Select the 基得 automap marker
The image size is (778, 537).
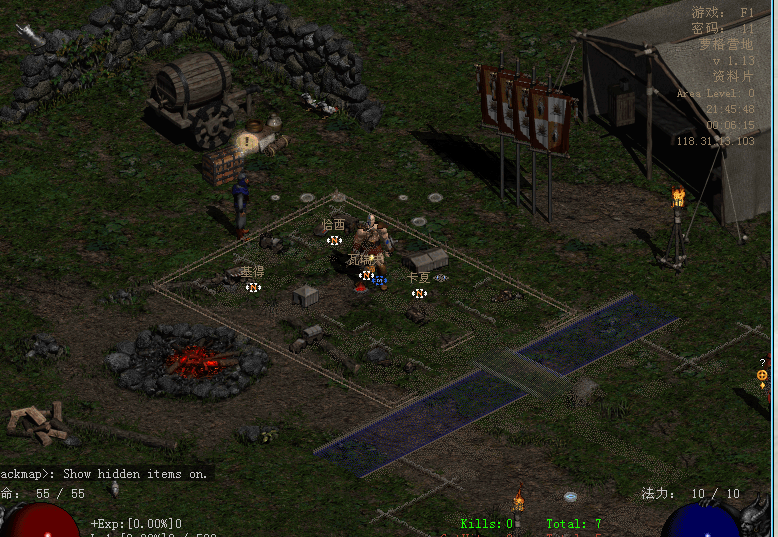[253, 287]
